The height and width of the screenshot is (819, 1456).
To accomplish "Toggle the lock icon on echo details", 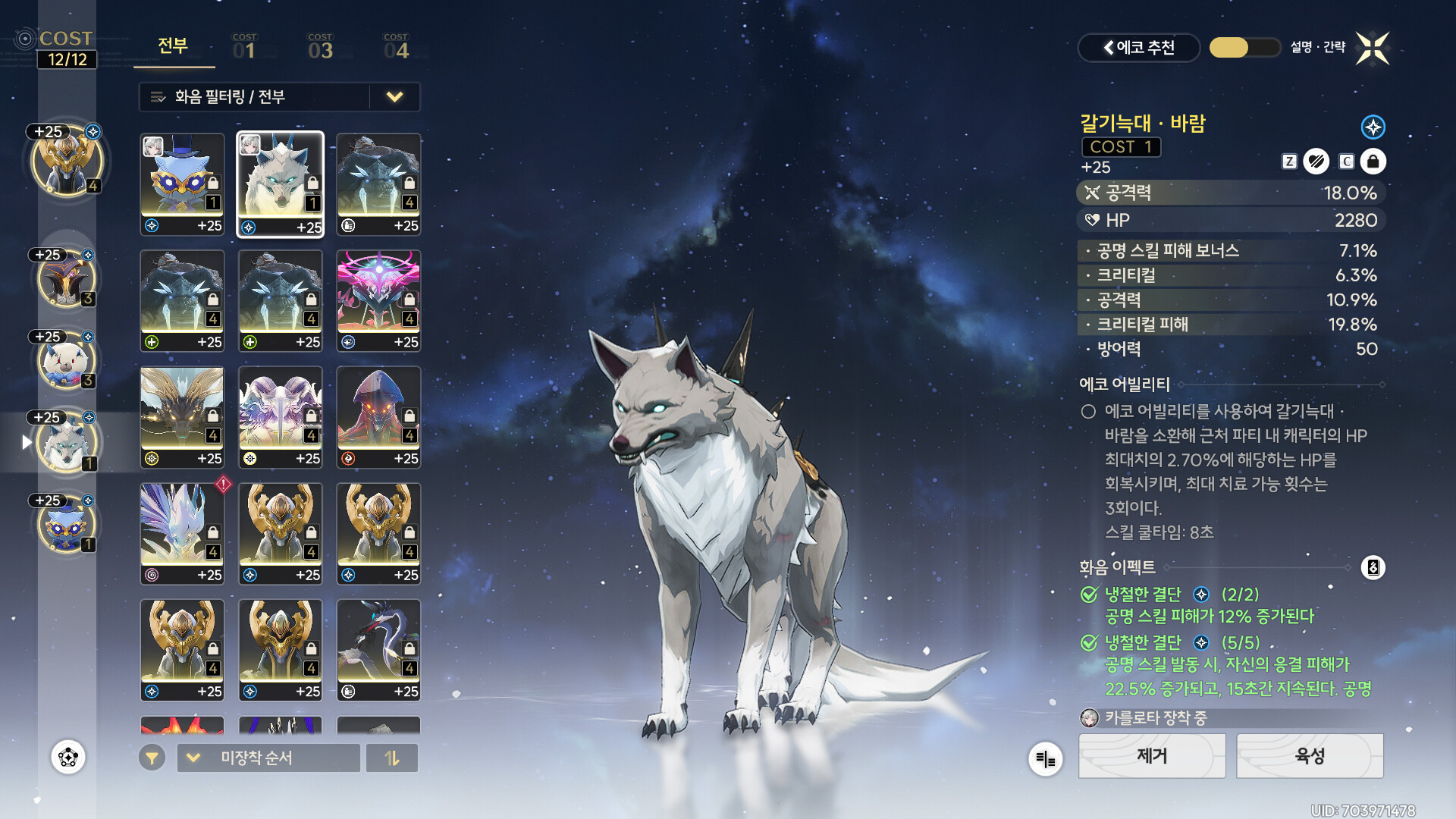I will (1373, 162).
